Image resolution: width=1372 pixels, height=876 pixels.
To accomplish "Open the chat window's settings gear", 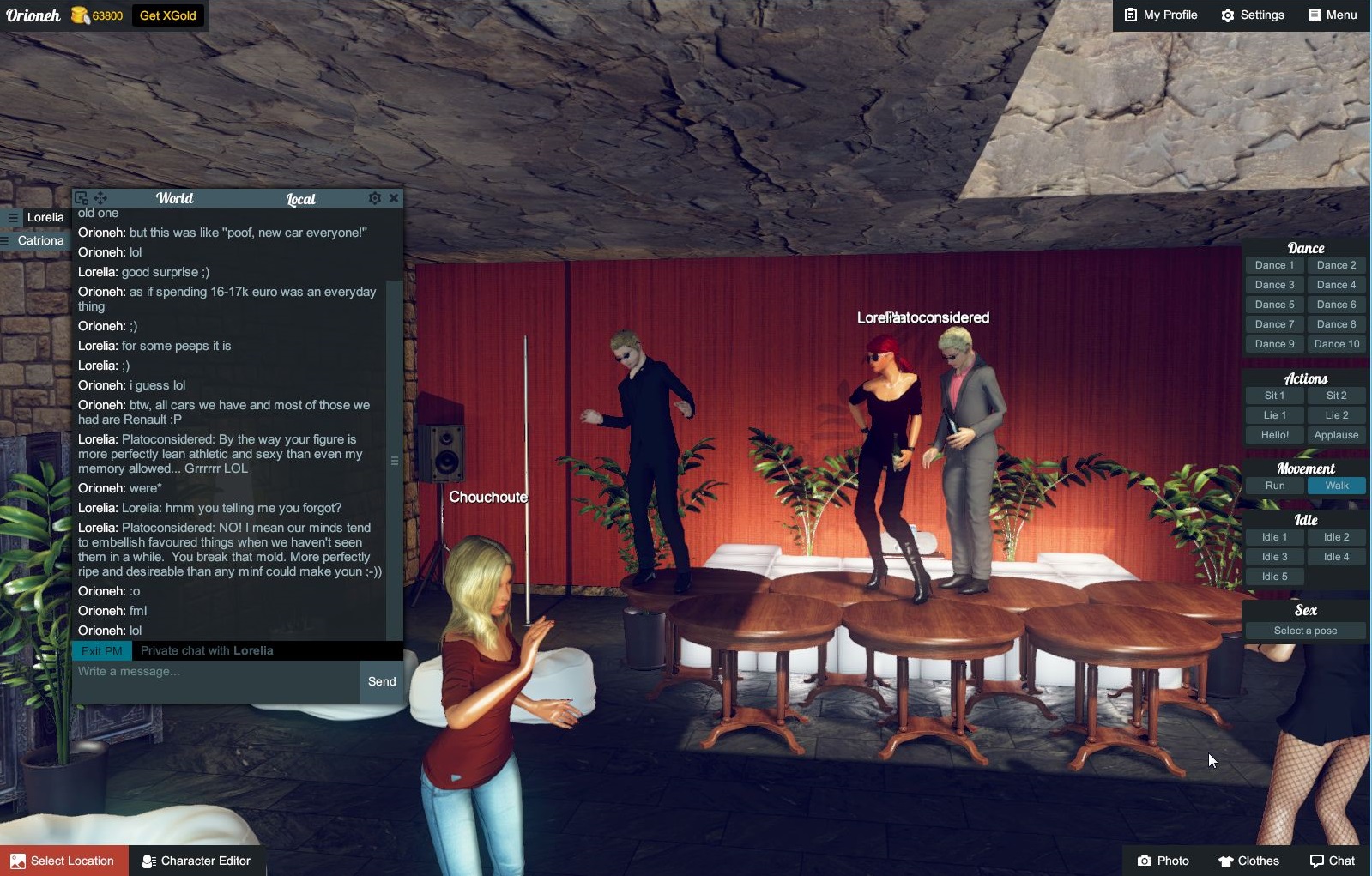I will [375, 197].
